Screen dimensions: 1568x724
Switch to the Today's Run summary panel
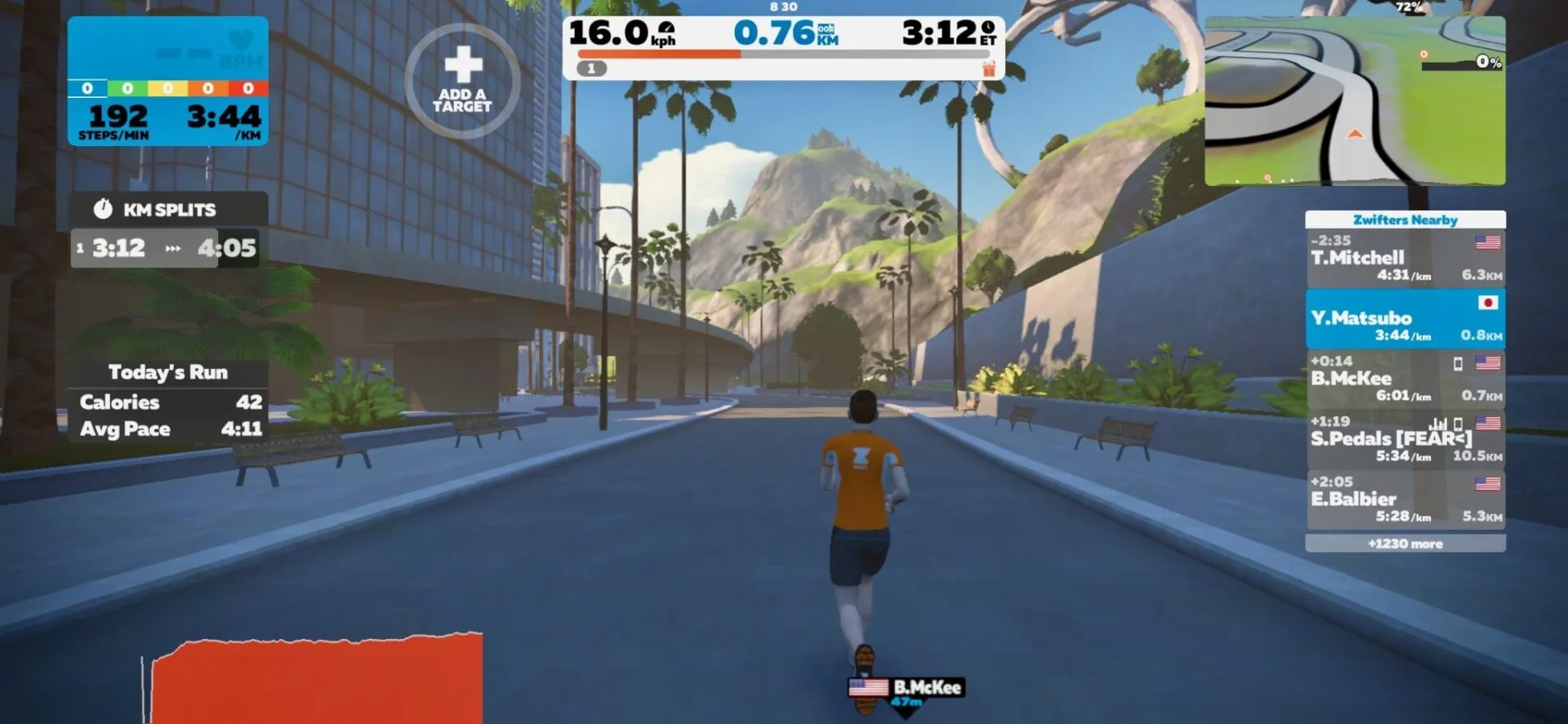click(x=167, y=371)
